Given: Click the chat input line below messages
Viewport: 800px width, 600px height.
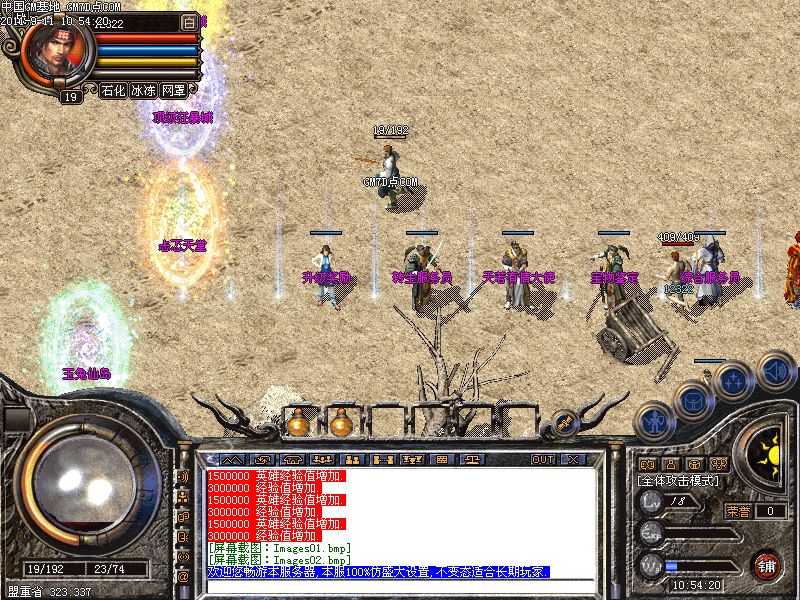Looking at the screenshot, I should [x=400, y=586].
